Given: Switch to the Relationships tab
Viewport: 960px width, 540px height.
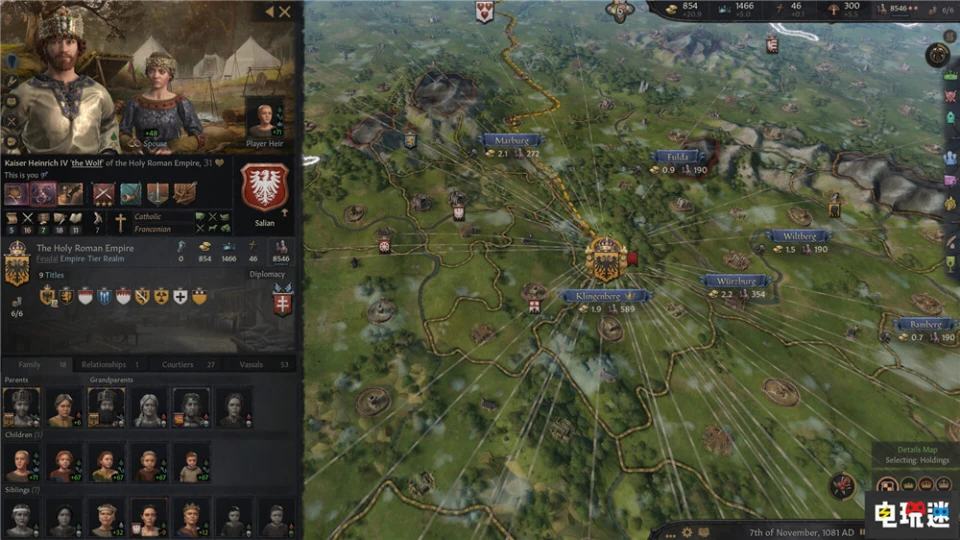Looking at the screenshot, I should (110, 365).
